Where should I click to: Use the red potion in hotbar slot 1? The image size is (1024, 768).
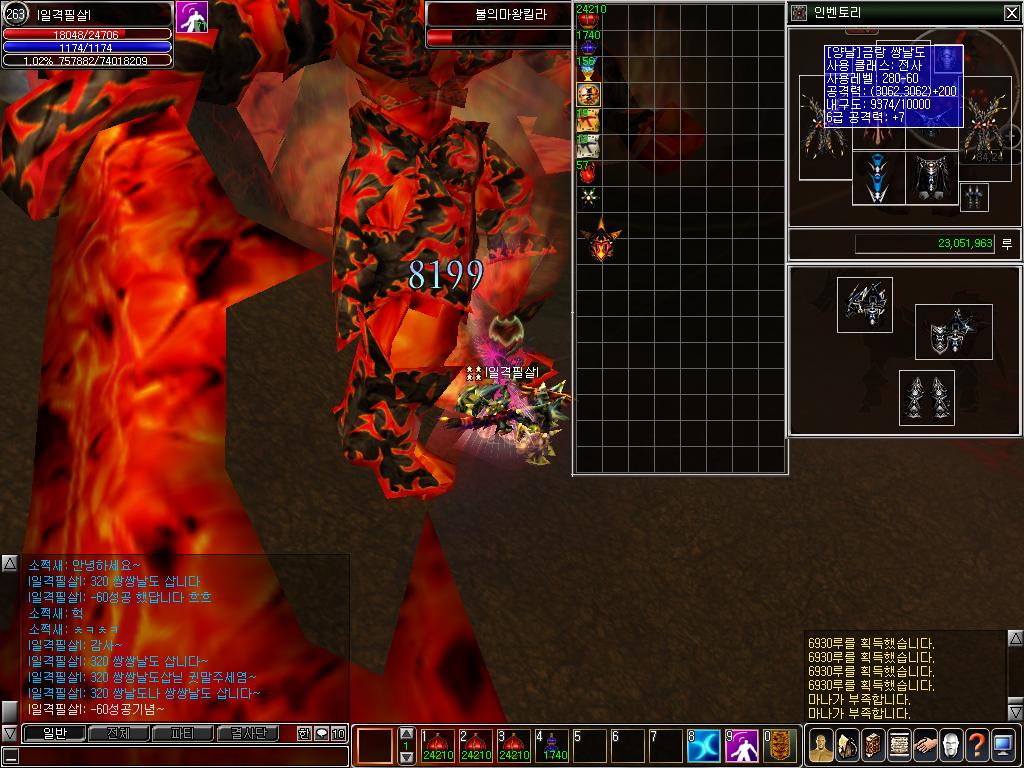[x=437, y=746]
